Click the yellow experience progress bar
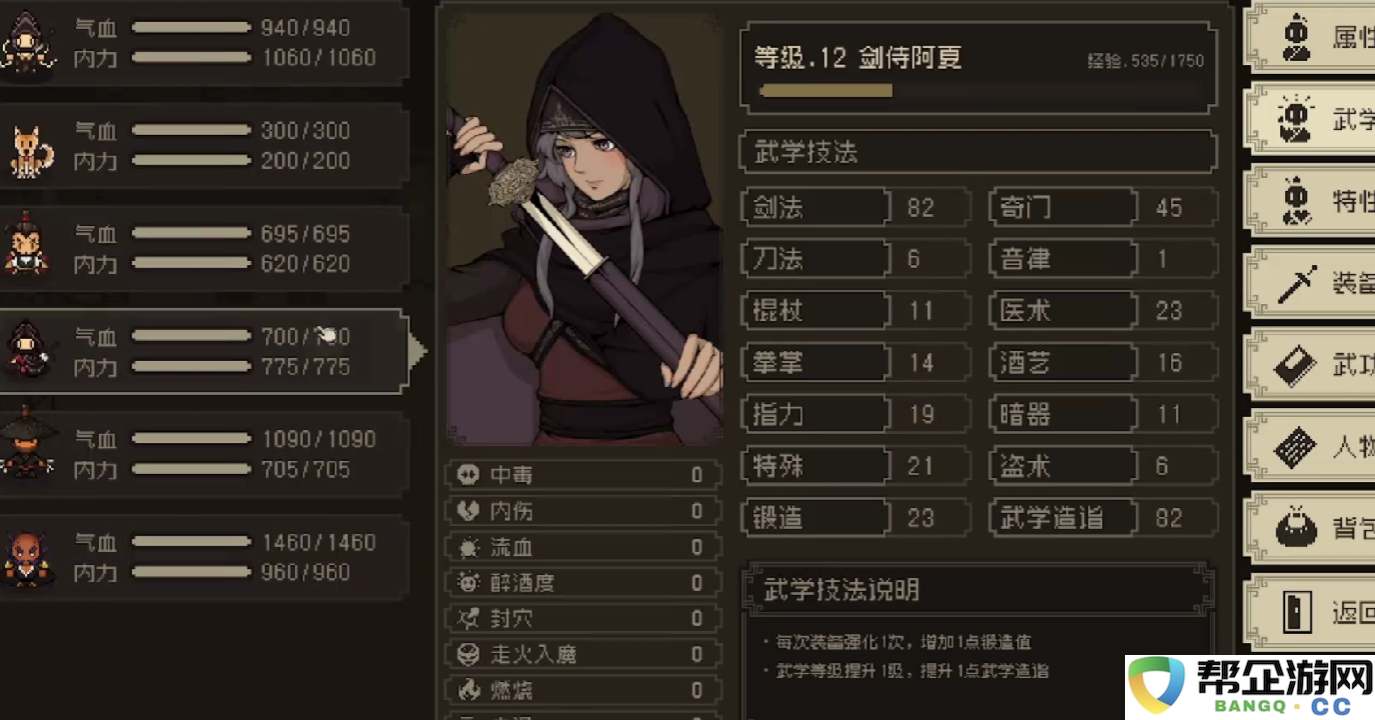The image size is (1375, 720). [x=826, y=90]
